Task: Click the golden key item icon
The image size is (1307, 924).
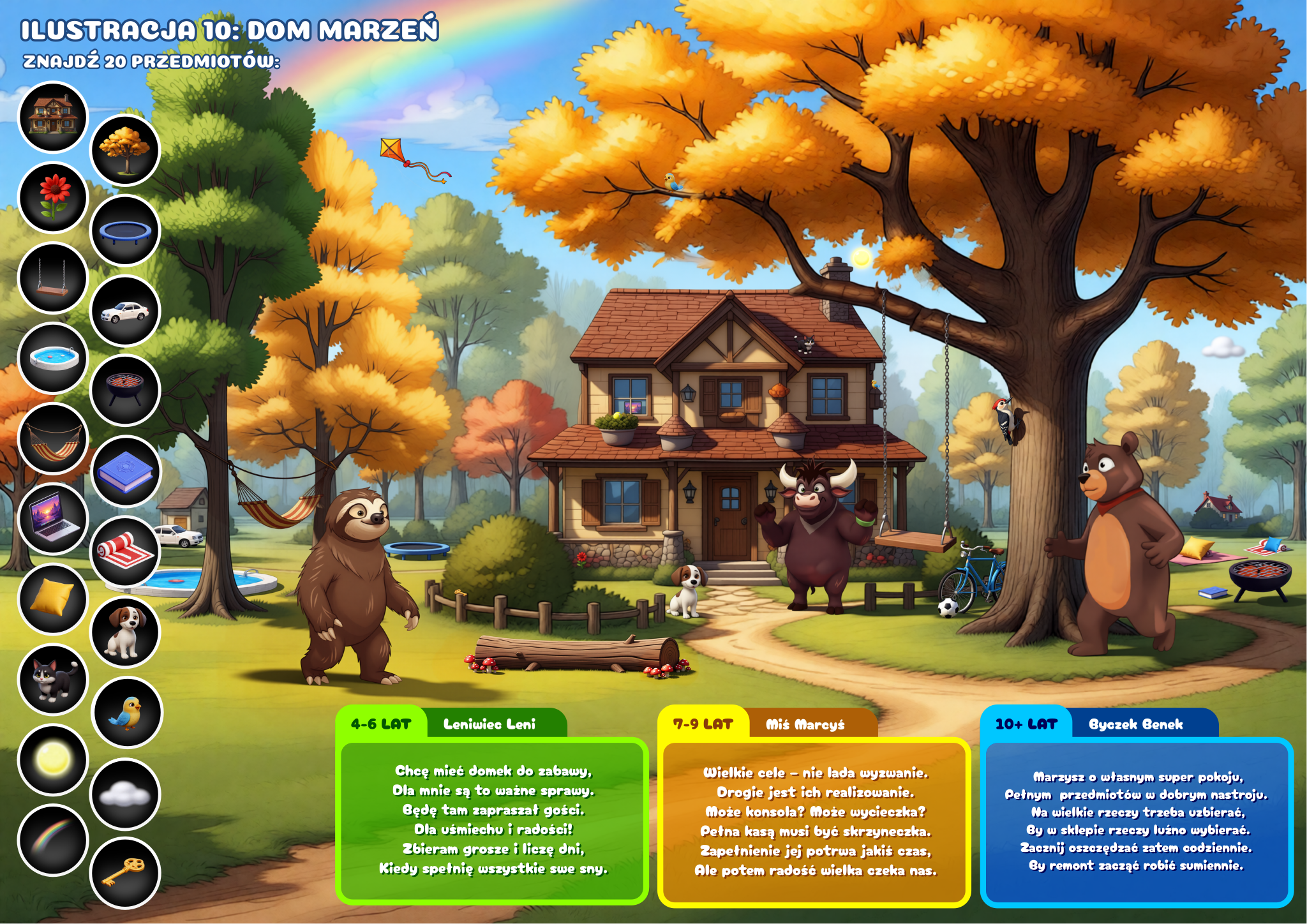Action: point(125,872)
